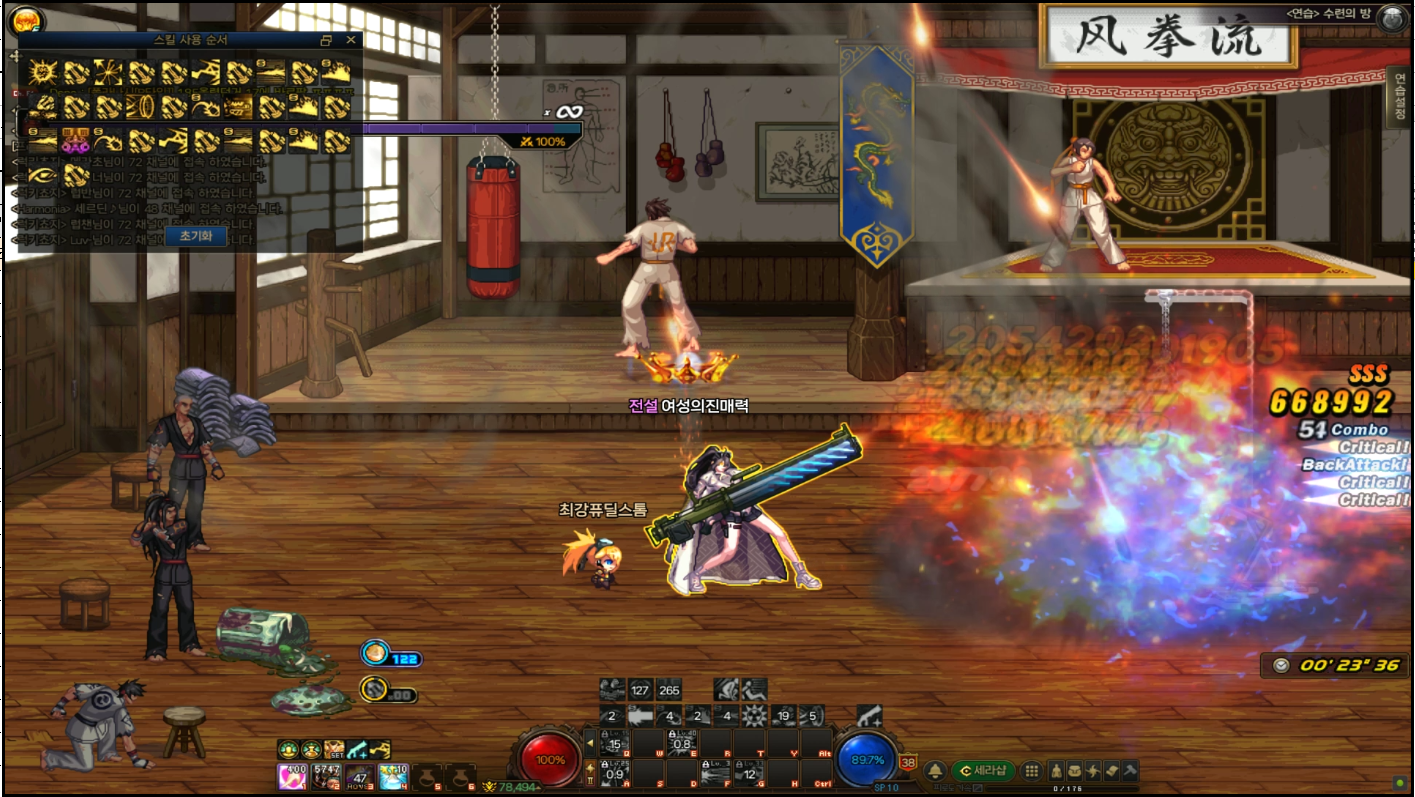The height and width of the screenshot is (797, 1415).
Task: Select the purple-glowing skill icon in the order list
Action: click(76, 140)
